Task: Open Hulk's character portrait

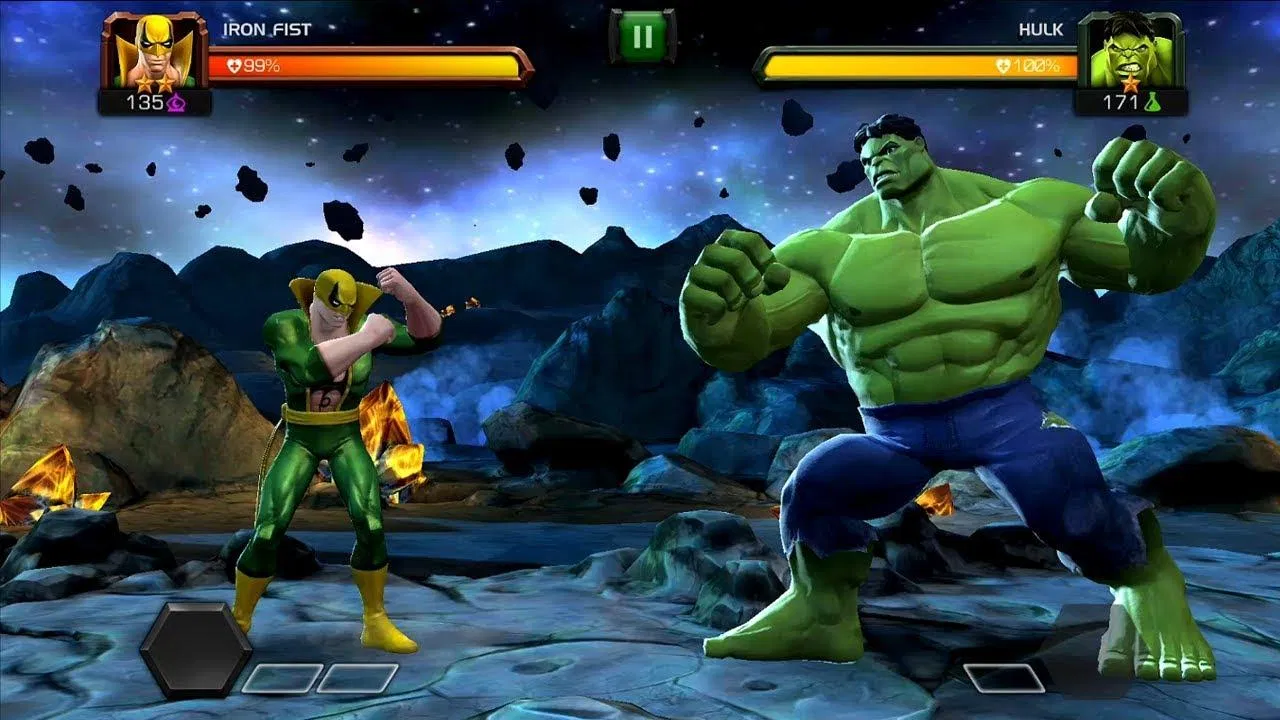Action: tap(1128, 48)
